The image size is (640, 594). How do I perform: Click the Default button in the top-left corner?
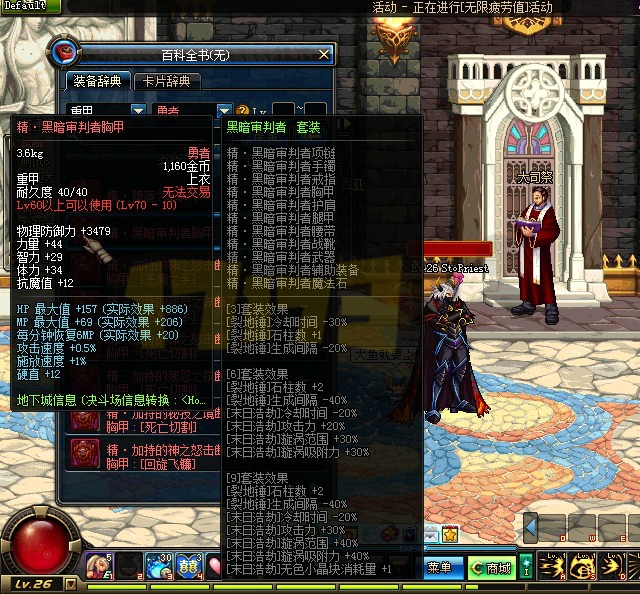tap(24, 6)
